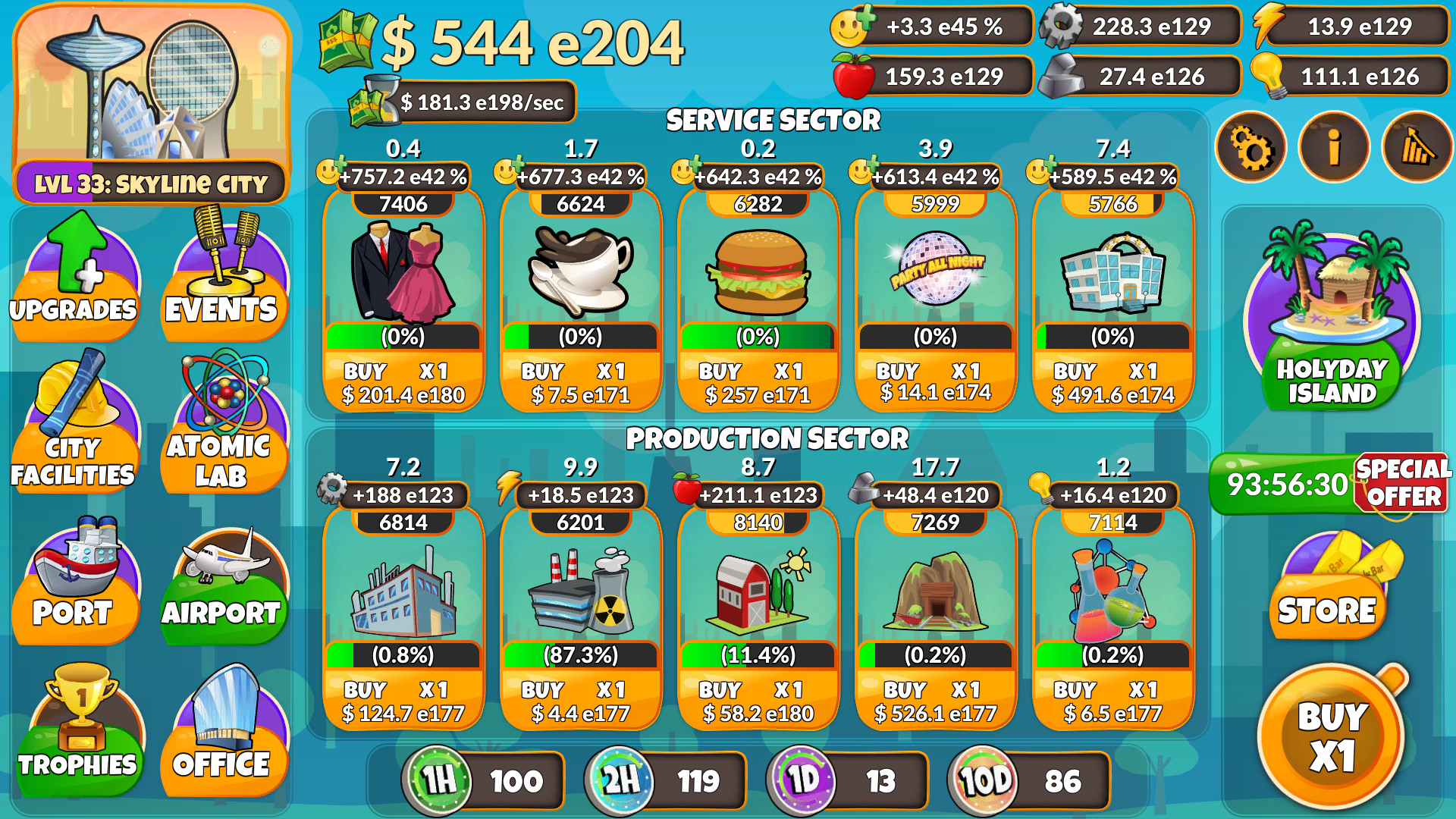Buy one nuclear power plant
The width and height of the screenshot is (1456, 819).
point(580,701)
